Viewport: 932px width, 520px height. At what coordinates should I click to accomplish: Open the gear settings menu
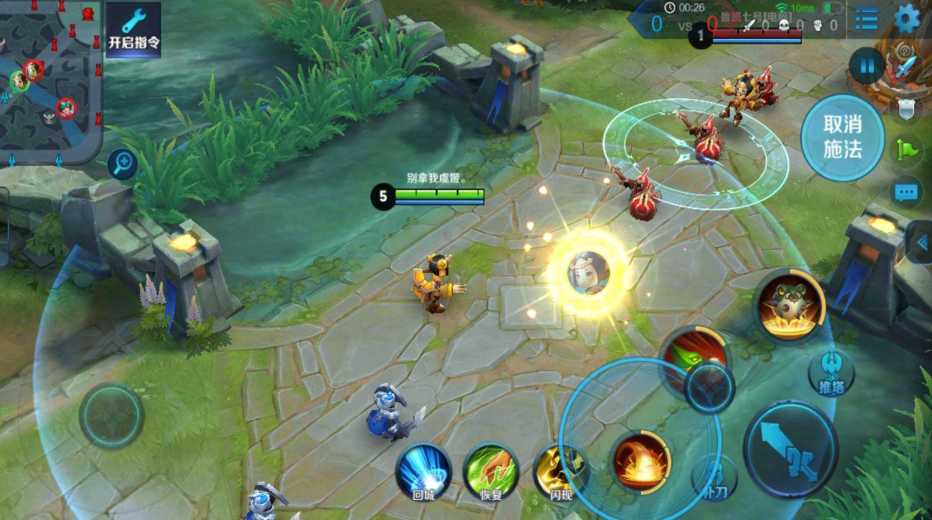(x=907, y=17)
